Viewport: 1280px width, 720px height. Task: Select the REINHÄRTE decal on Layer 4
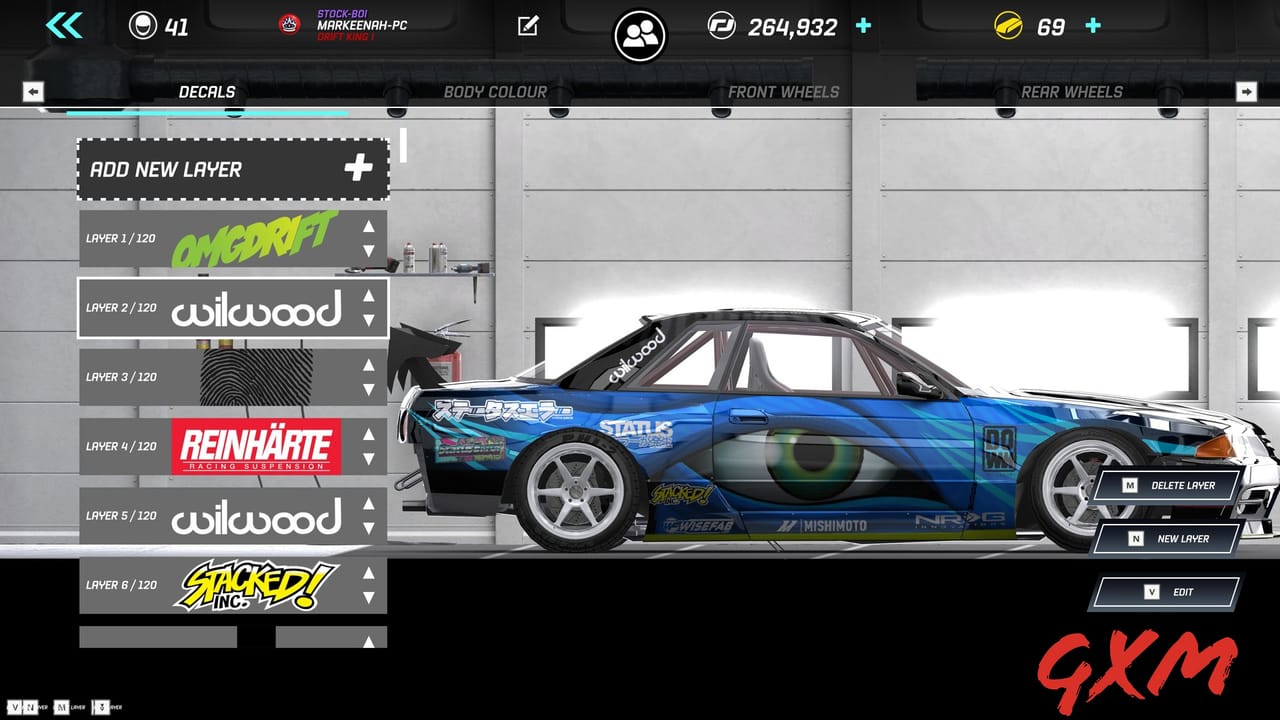258,447
